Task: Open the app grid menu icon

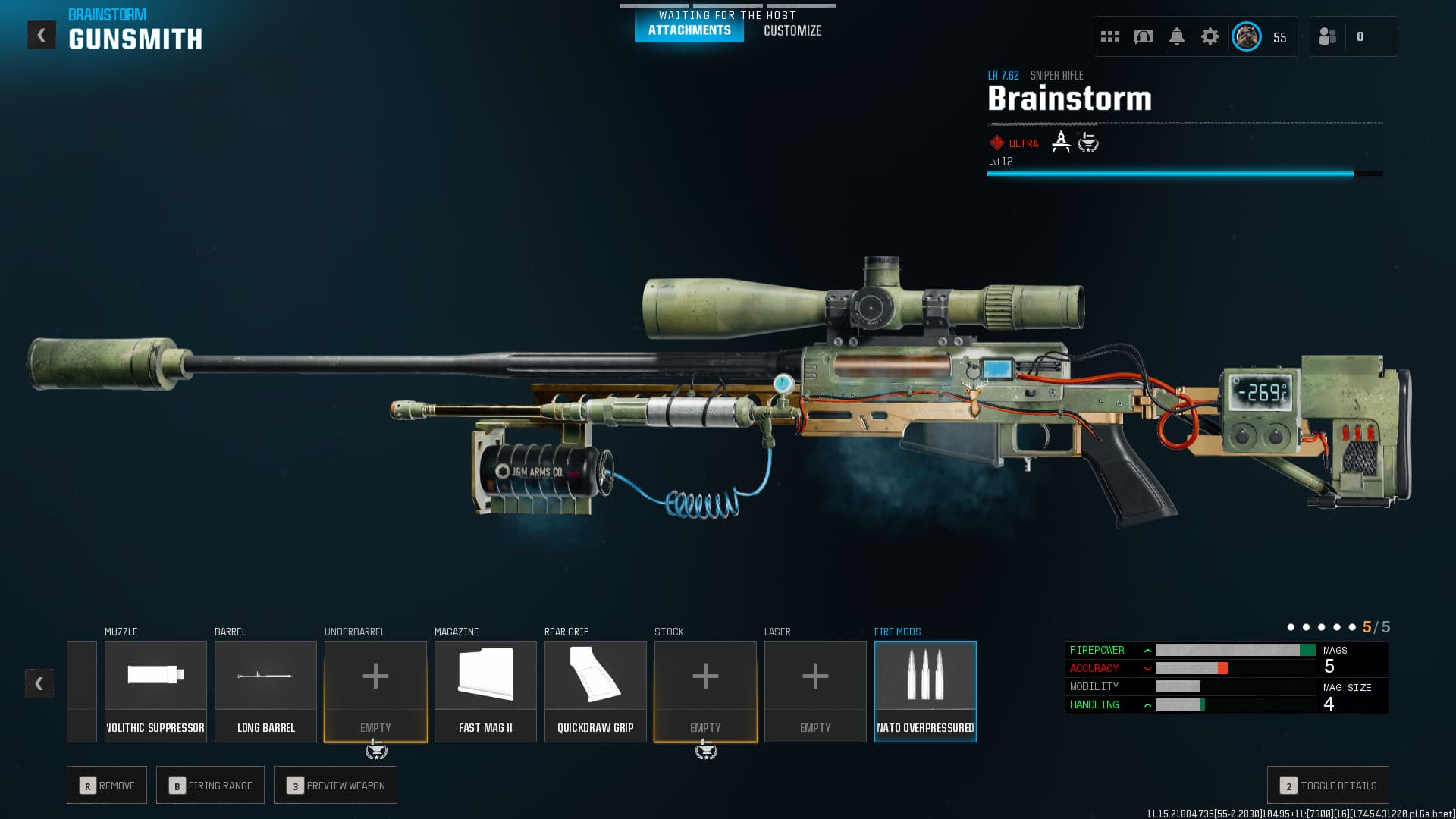Action: (1109, 36)
